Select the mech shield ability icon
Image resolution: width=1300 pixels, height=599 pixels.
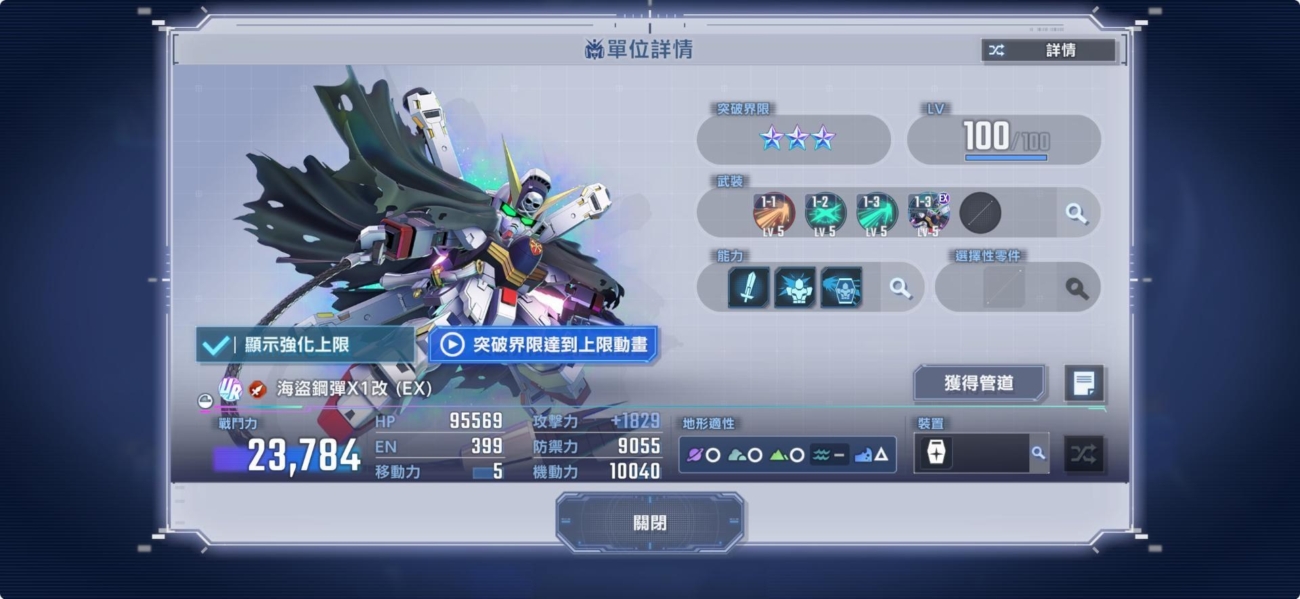841,288
